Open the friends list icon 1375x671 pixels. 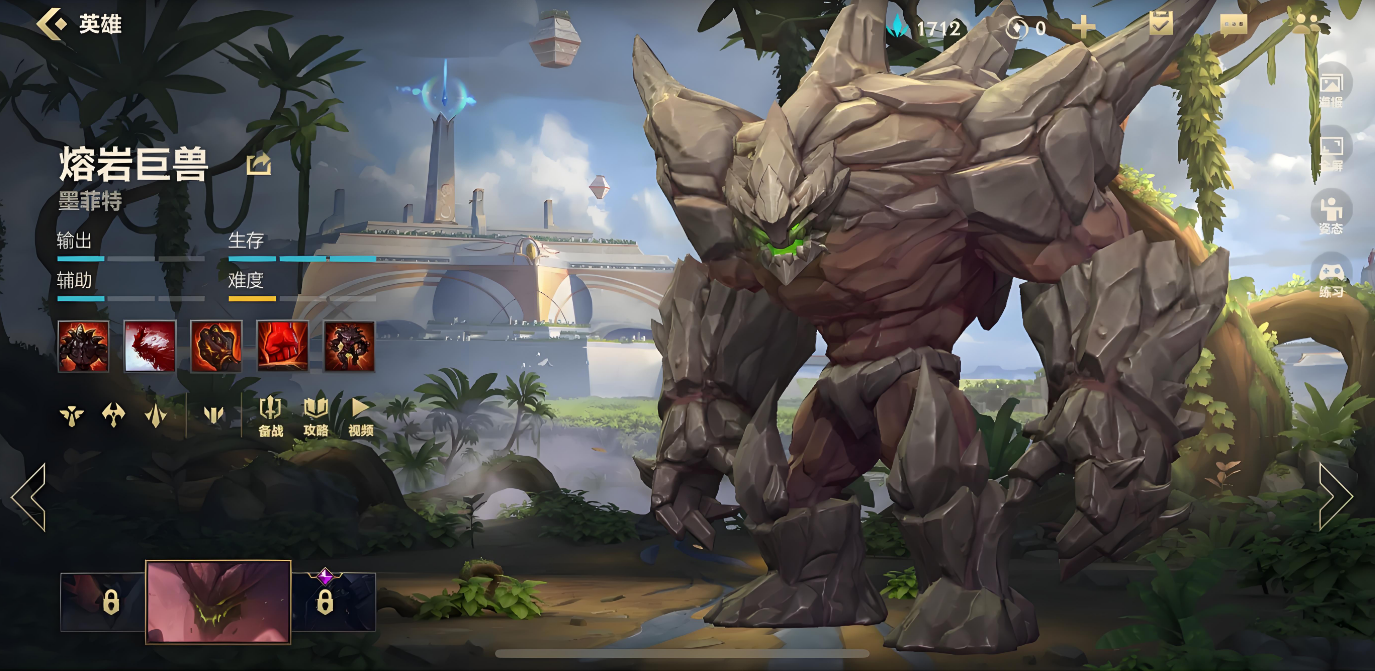click(1306, 24)
